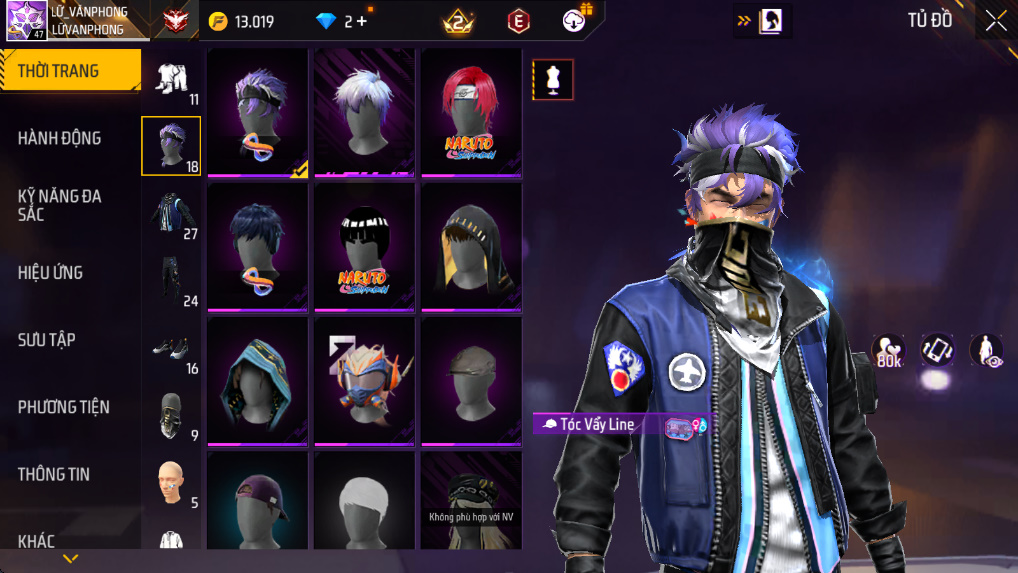Select the white-and-purple spiky hair item
This screenshot has width=1018, height=573.
[364, 112]
